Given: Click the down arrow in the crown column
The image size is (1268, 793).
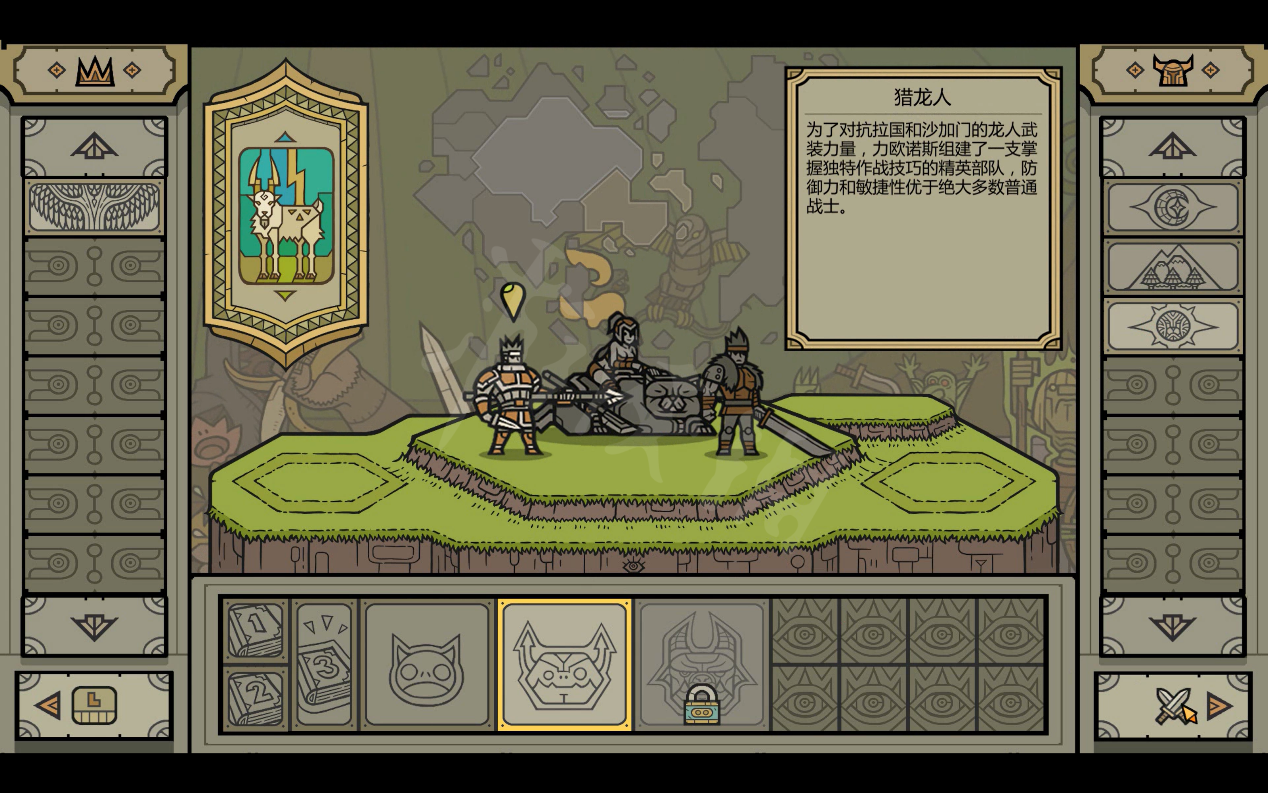Looking at the screenshot, I should tap(95, 626).
